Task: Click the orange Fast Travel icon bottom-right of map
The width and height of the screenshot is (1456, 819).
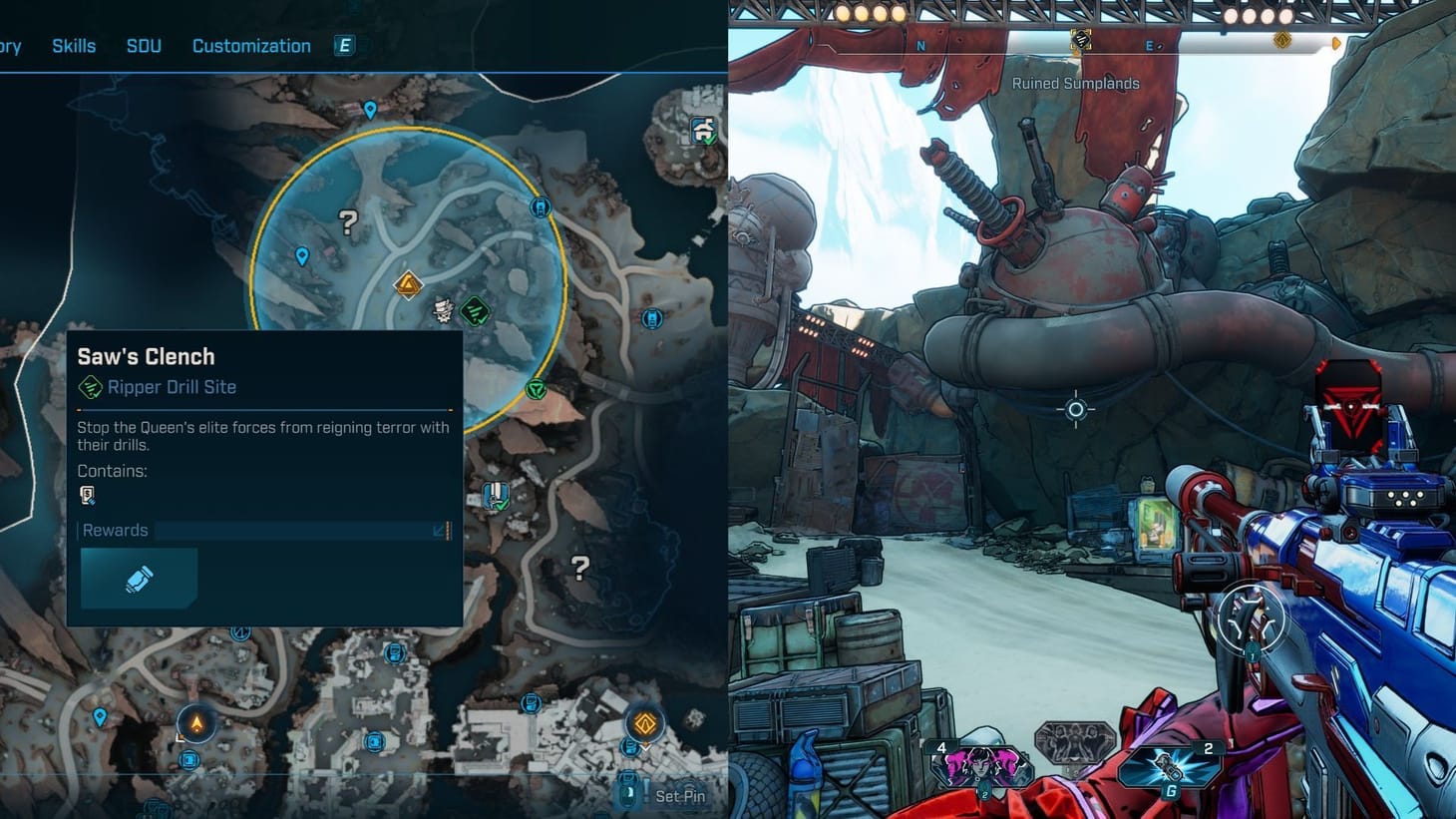Action: [644, 724]
